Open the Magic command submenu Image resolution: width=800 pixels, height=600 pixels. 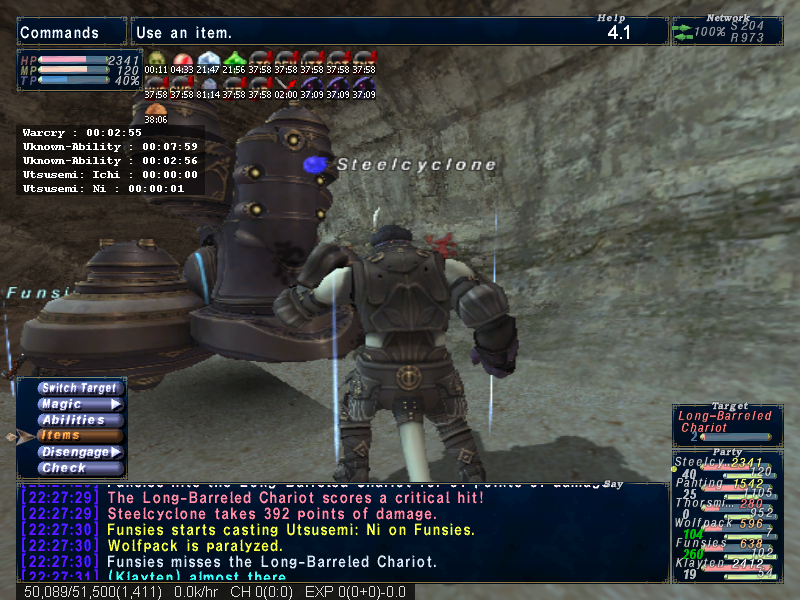80,404
